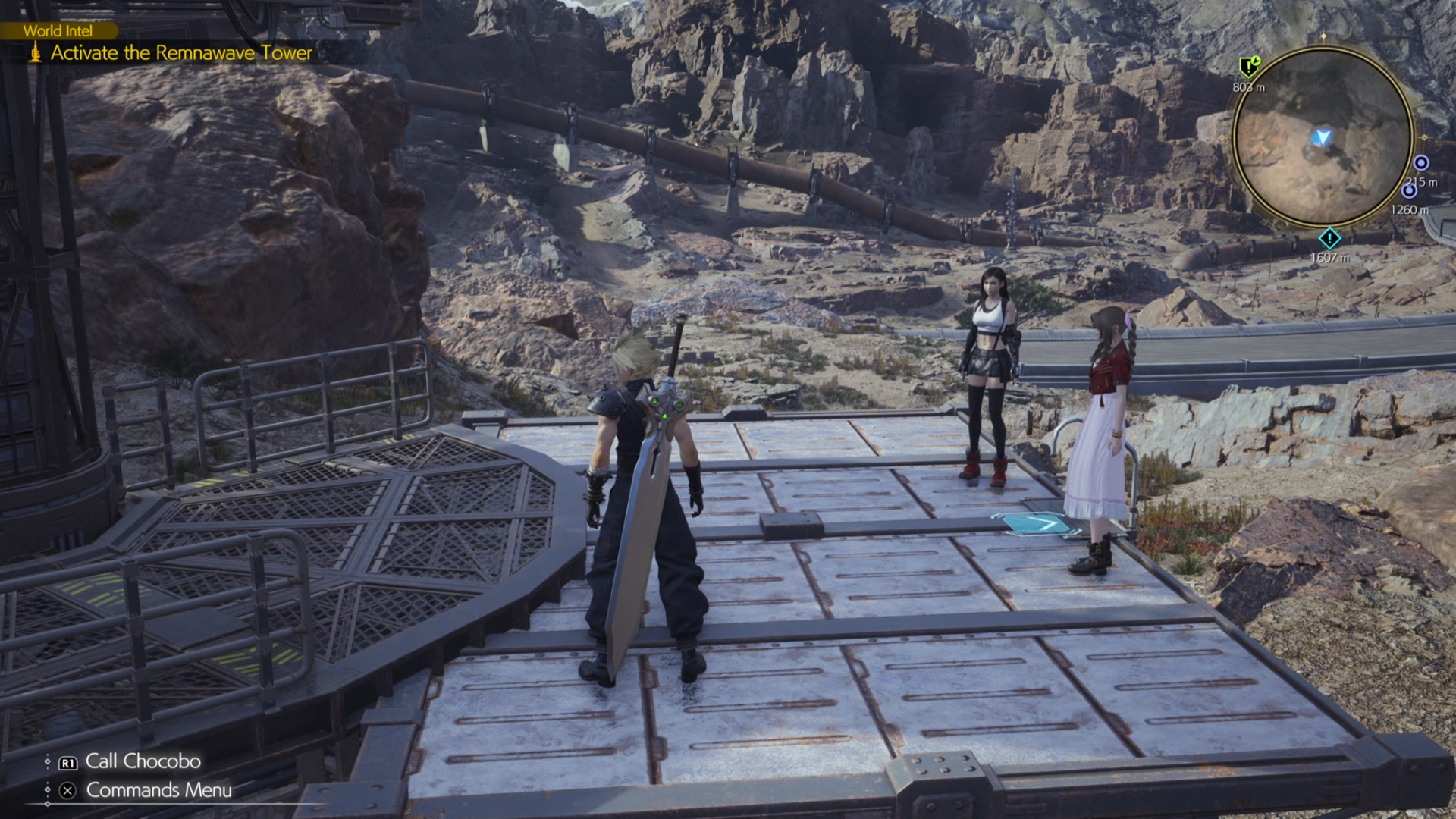The height and width of the screenshot is (819, 1456).
Task: Open the circular minimap
Action: pyautogui.click(x=1323, y=137)
